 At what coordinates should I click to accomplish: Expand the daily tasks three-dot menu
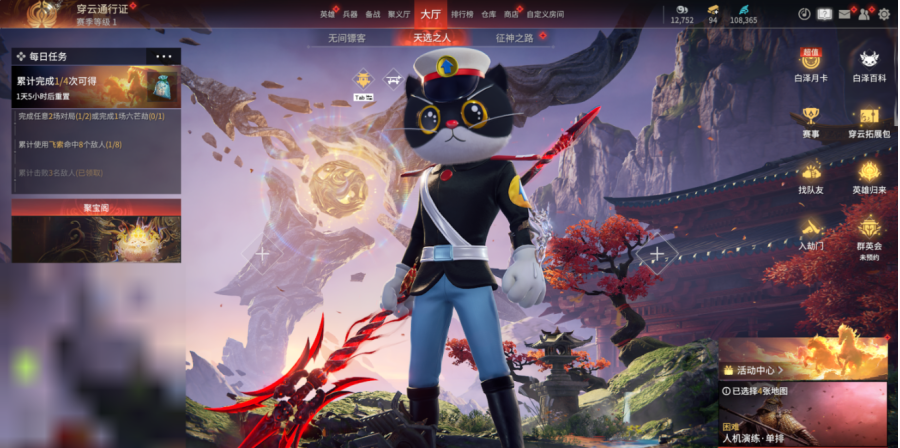[x=163, y=57]
